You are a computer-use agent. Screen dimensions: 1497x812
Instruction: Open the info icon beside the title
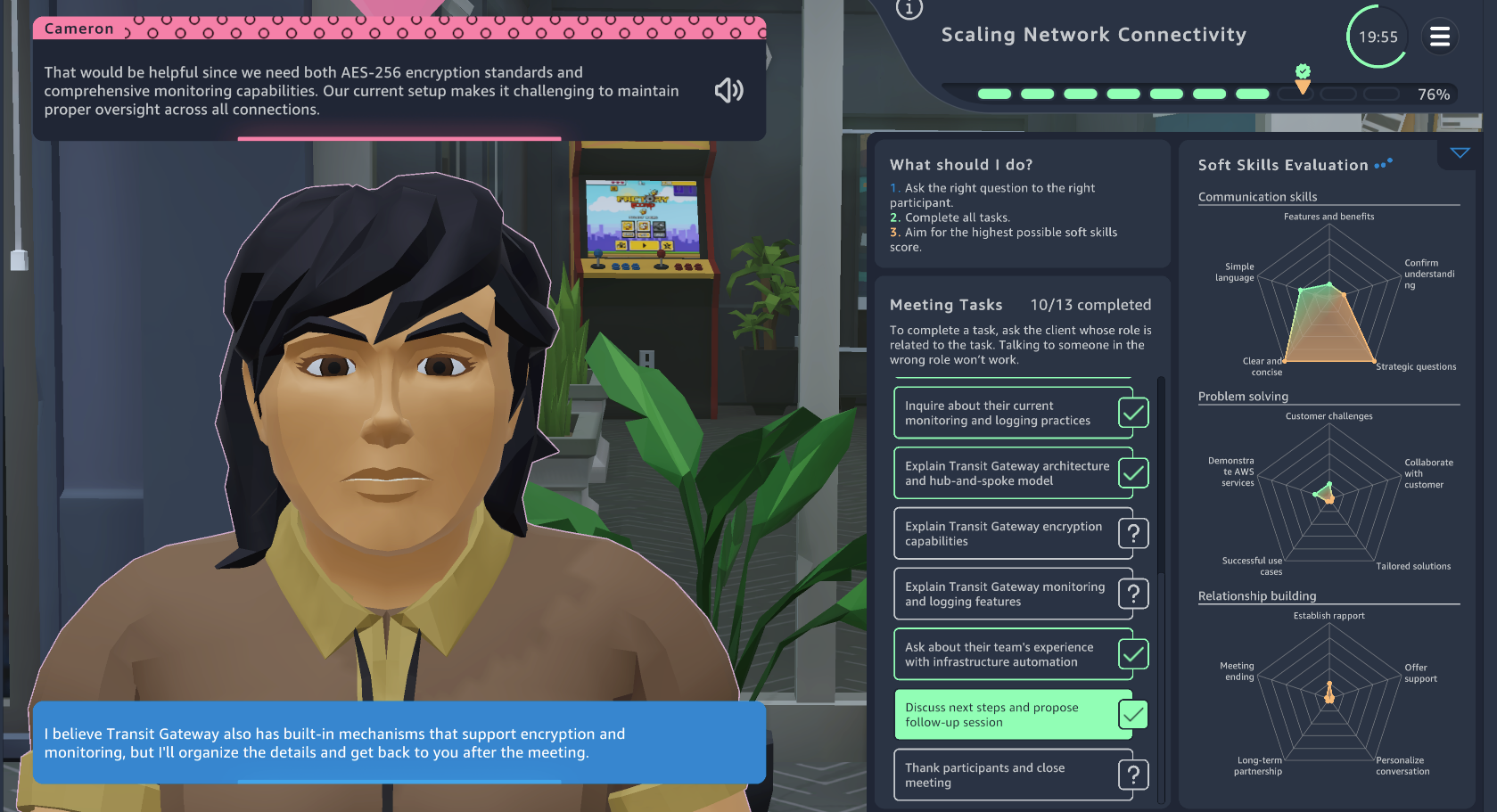909,9
